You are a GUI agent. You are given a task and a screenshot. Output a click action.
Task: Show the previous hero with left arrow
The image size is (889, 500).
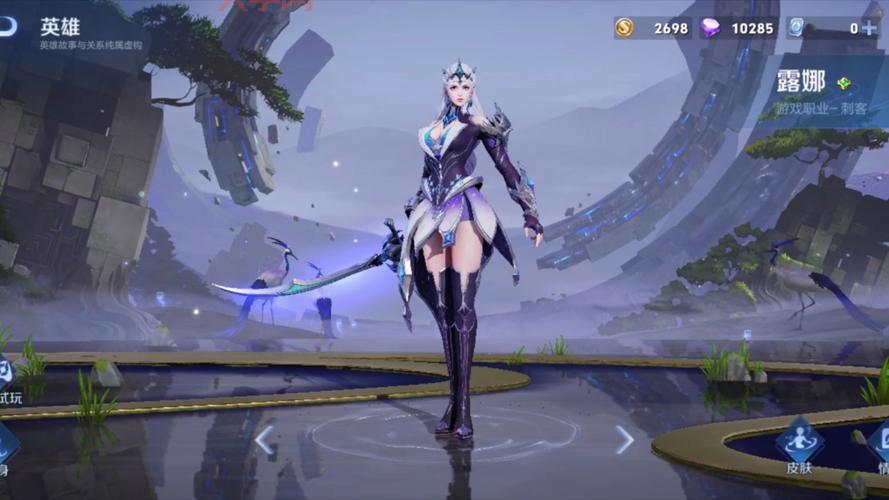coord(264,440)
